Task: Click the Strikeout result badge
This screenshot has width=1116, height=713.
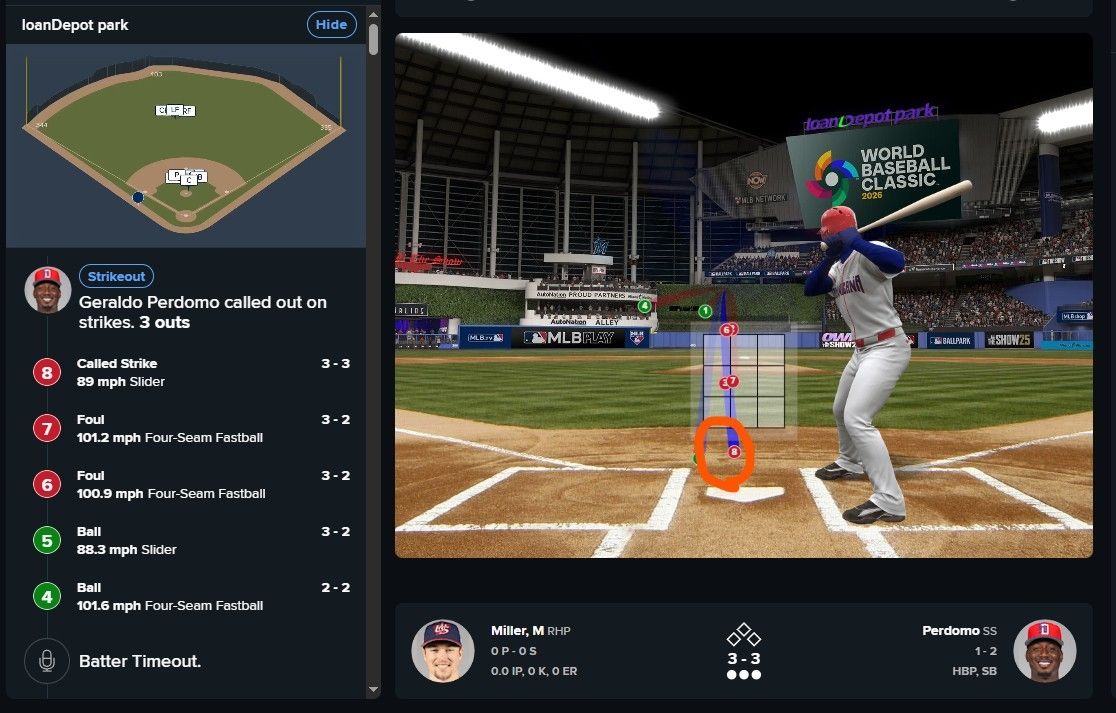Action: [x=116, y=277]
